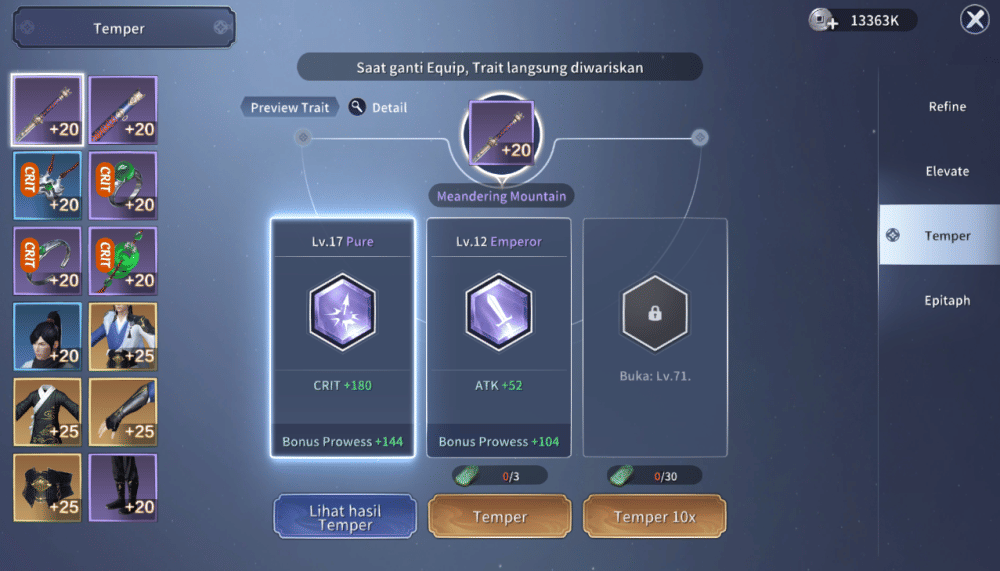This screenshot has width=1000, height=571.
Task: Select the Epitaph tab
Action: 946,300
